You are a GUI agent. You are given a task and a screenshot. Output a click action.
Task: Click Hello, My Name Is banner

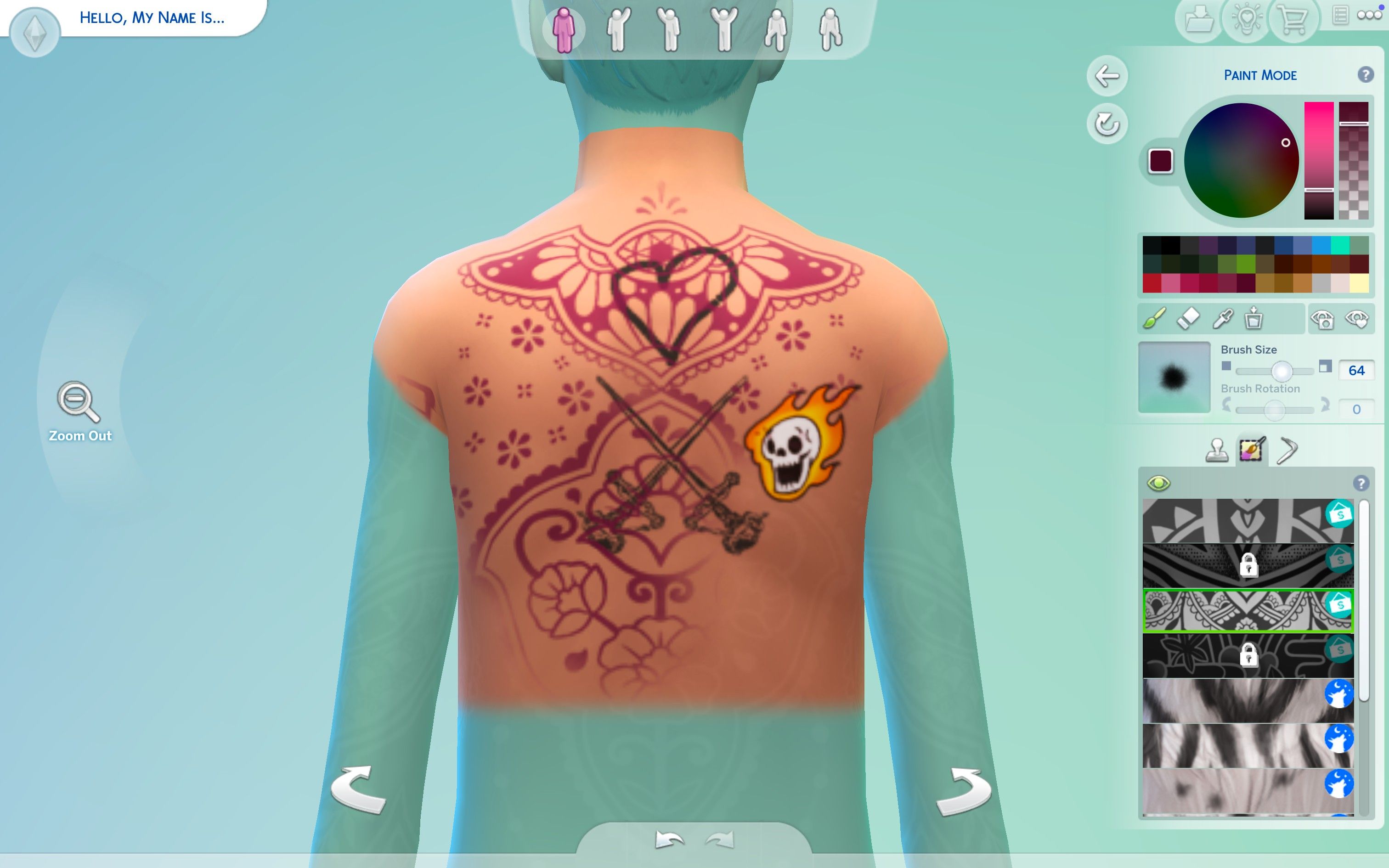click(152, 17)
